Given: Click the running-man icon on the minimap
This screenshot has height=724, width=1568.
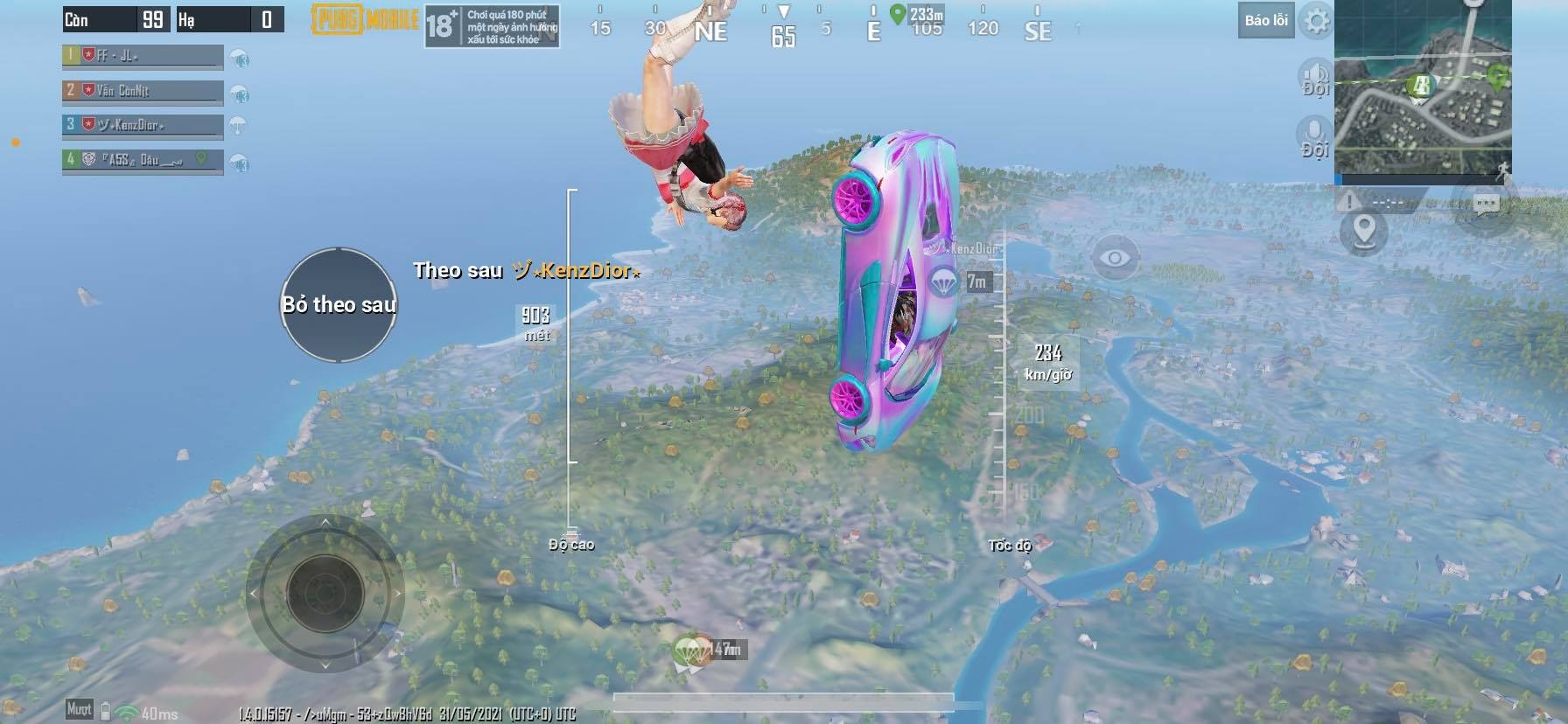Looking at the screenshot, I should point(1503,169).
